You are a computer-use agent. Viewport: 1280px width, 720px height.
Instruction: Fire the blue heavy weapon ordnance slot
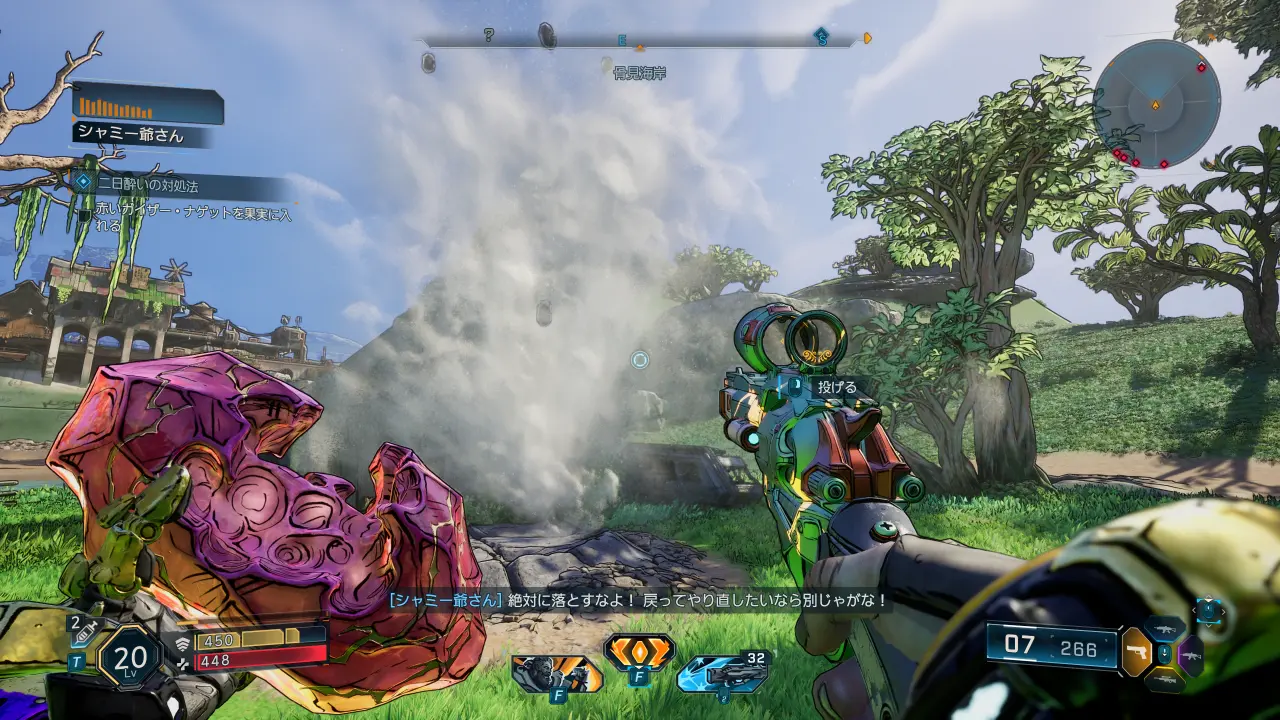(721, 674)
